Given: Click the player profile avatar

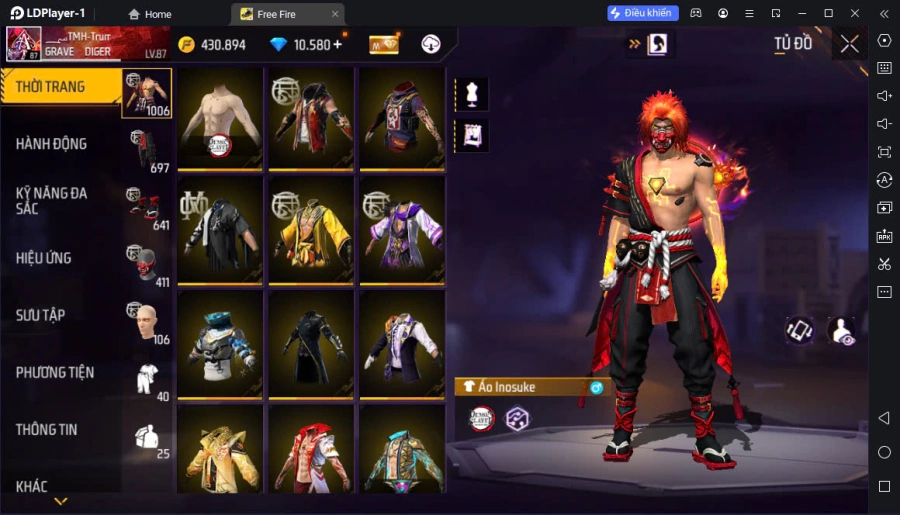Looking at the screenshot, I should click(x=24, y=44).
